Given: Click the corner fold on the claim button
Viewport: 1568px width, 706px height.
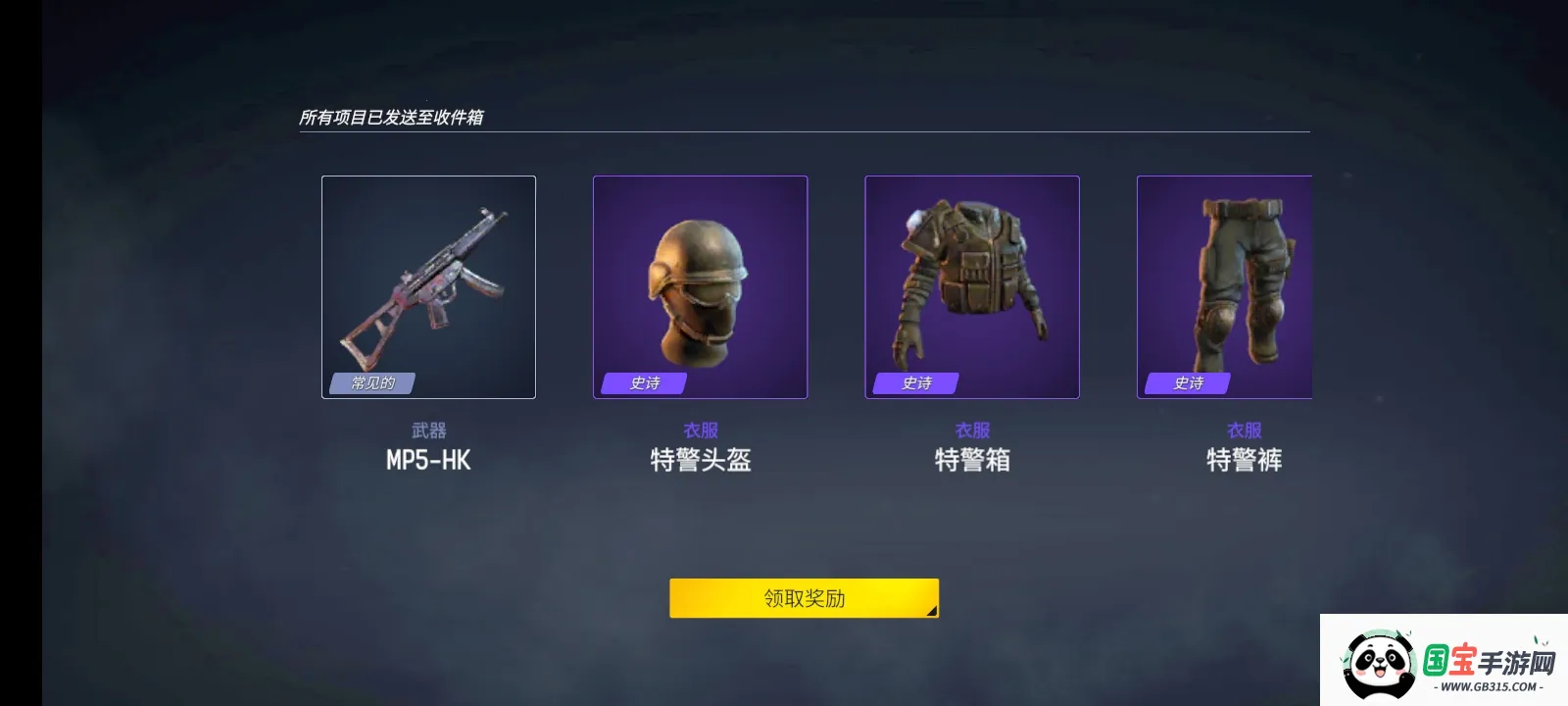Looking at the screenshot, I should click(931, 611).
